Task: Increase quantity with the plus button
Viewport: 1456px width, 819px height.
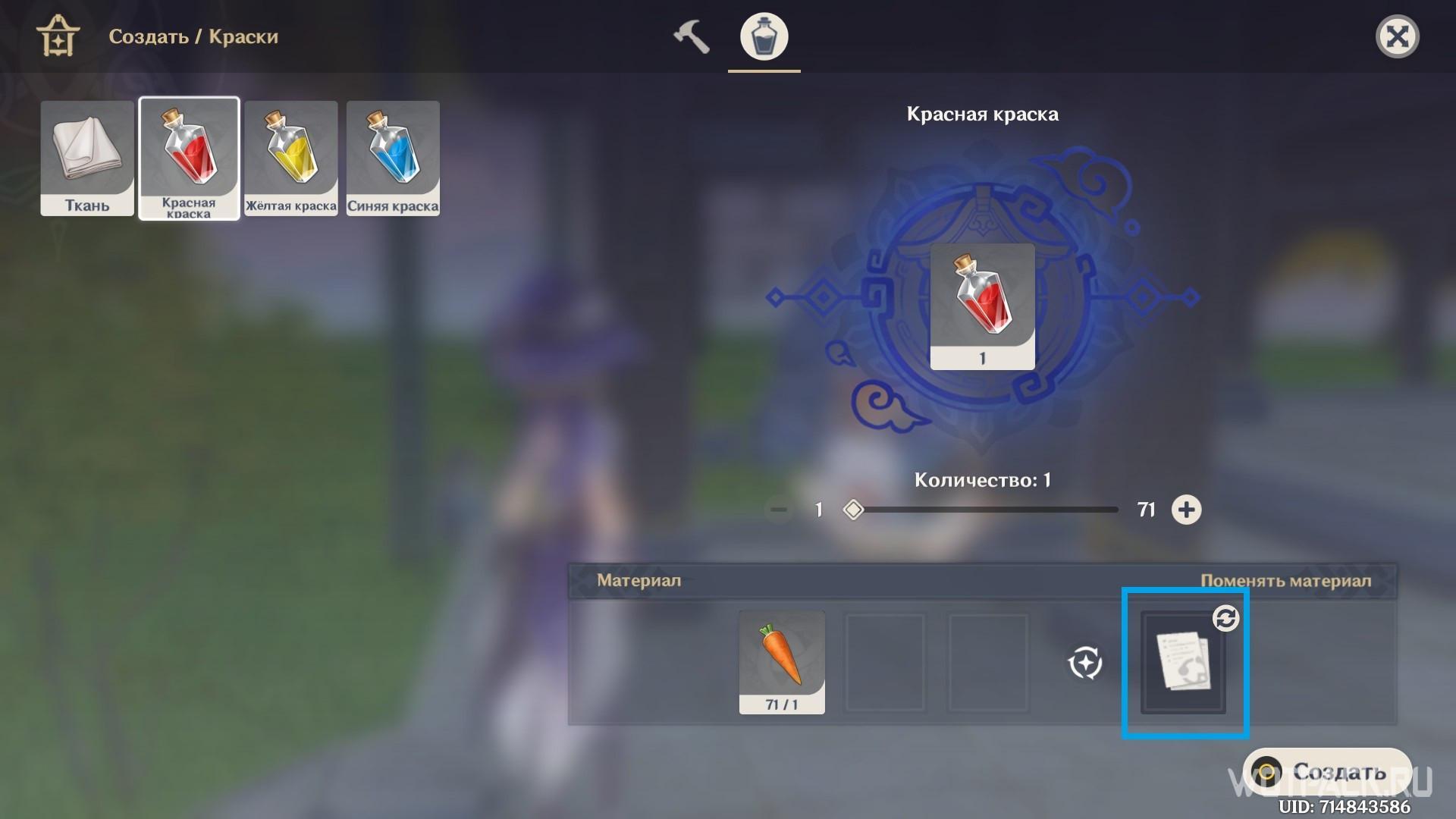Action: click(x=1186, y=510)
